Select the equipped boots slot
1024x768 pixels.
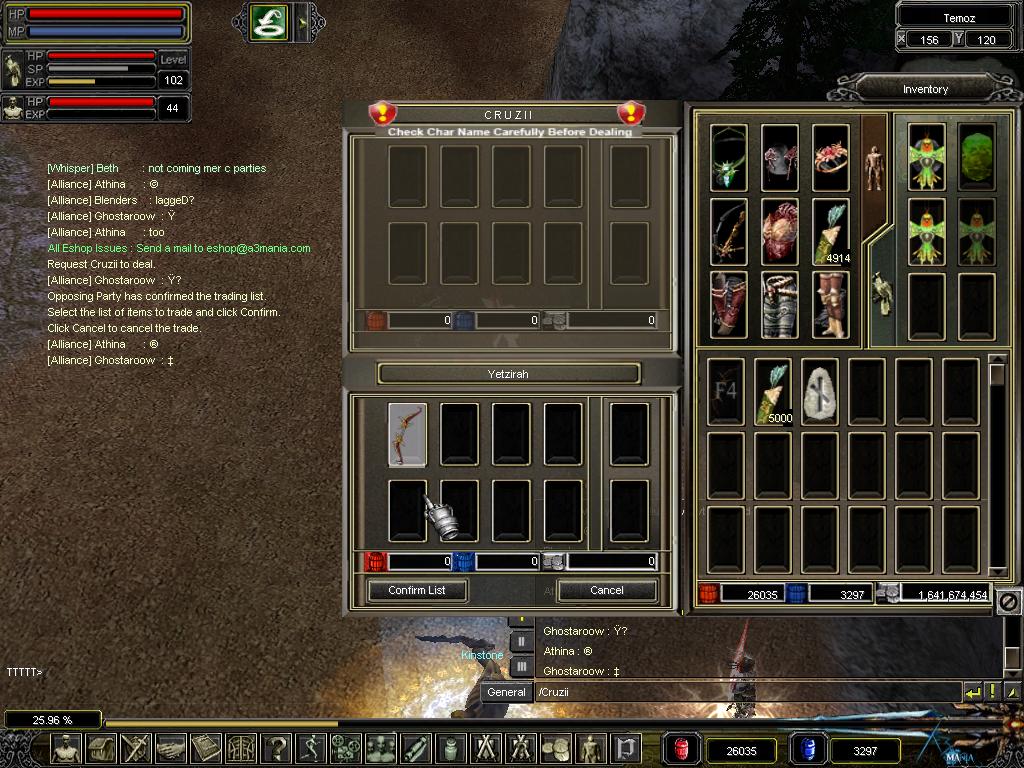[830, 304]
